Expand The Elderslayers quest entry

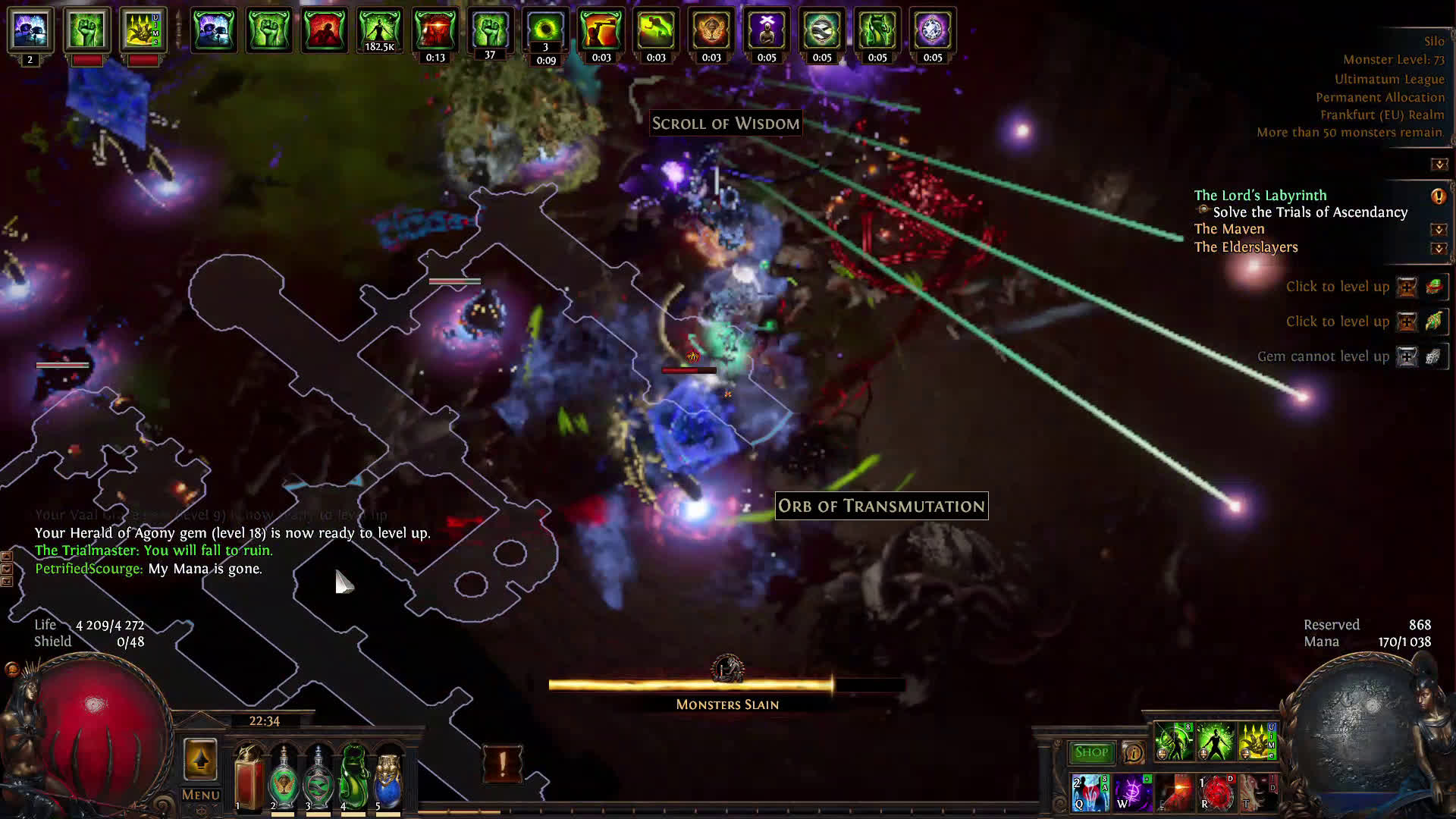click(x=1439, y=248)
